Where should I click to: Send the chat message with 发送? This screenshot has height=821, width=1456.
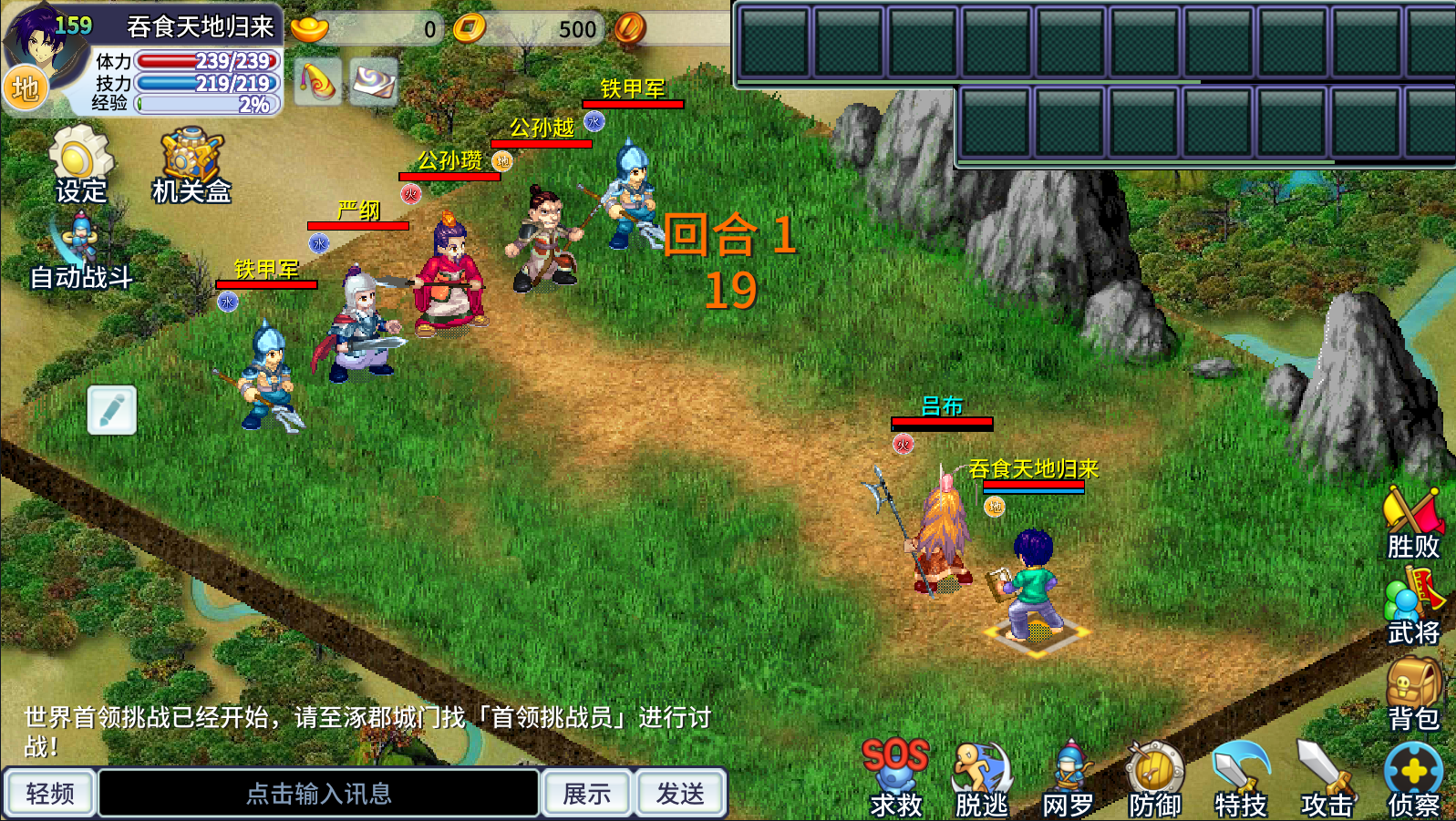point(680,794)
